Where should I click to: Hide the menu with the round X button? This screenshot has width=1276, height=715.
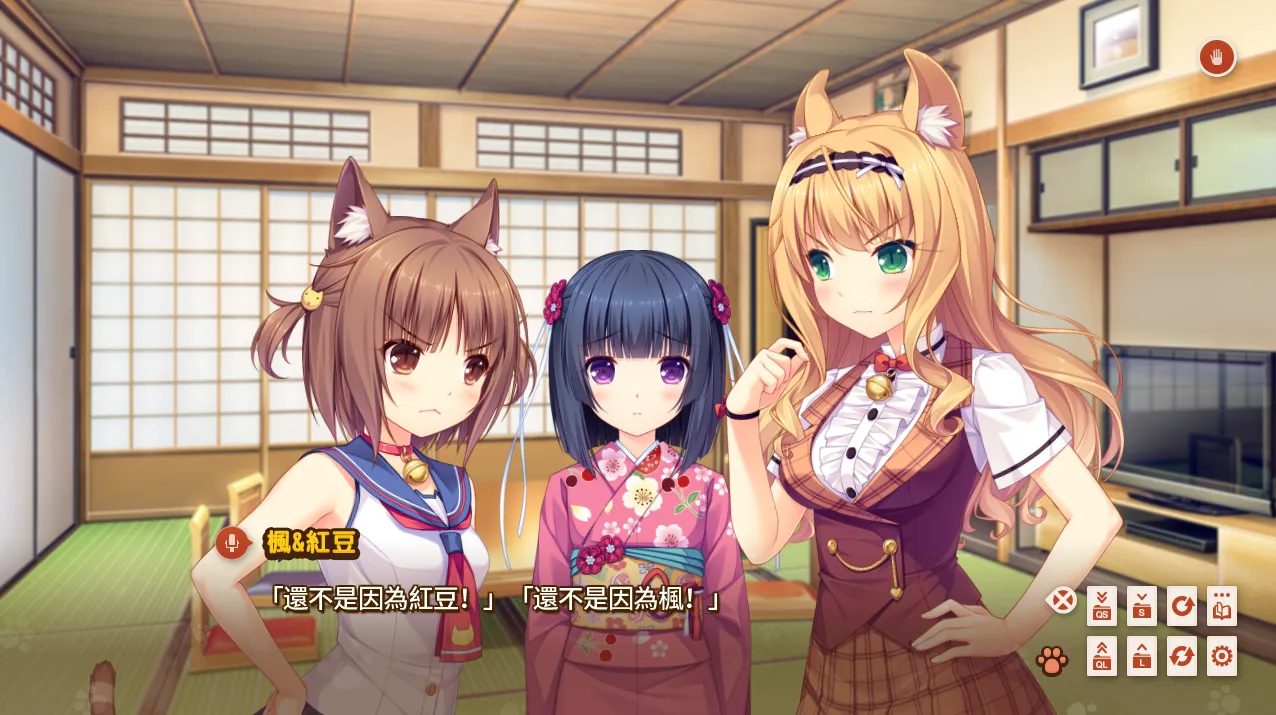click(x=1062, y=600)
